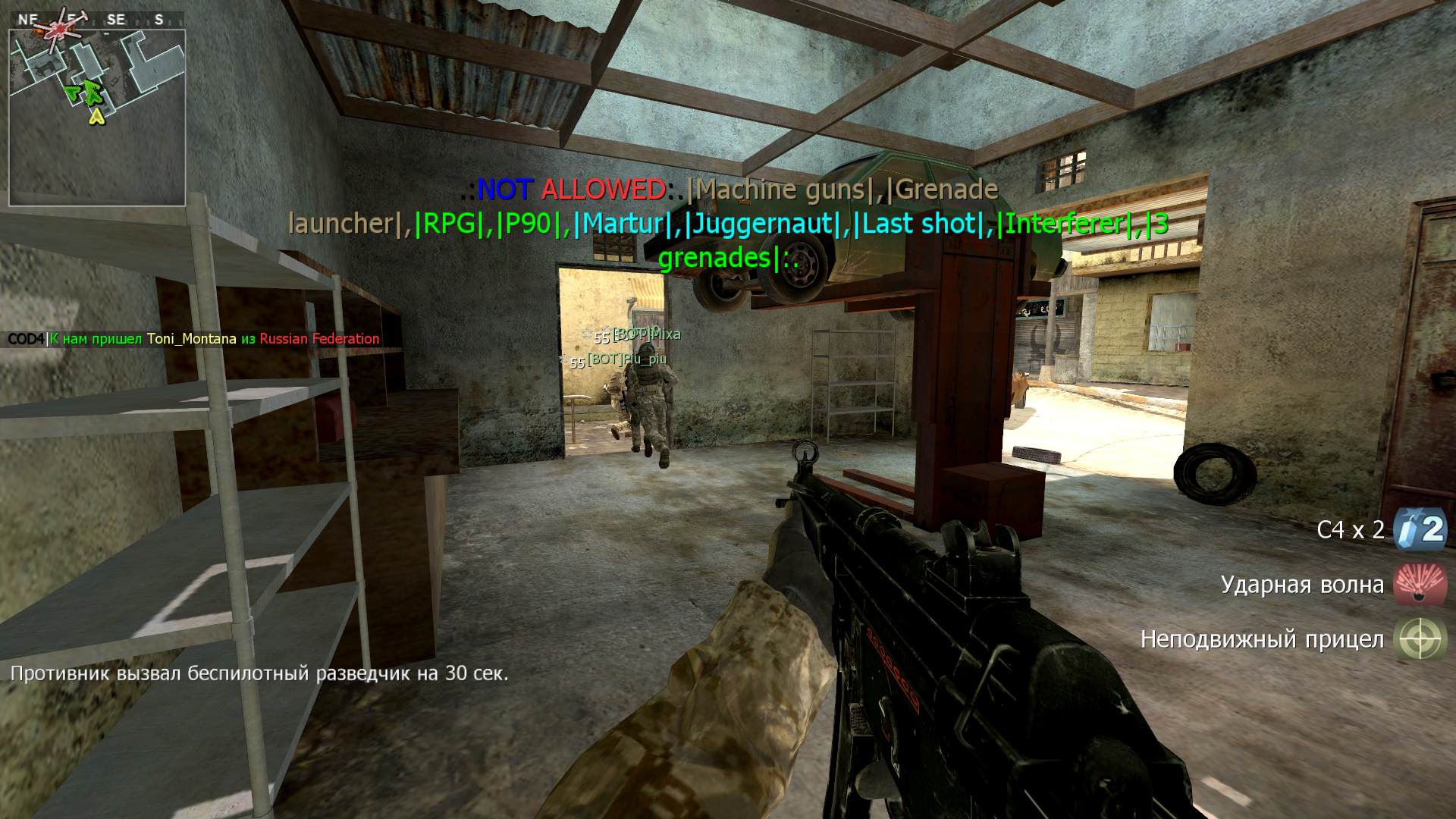Click the red helicopter marker on minimap
Screen dimensions: 1456x819
coord(57,30)
